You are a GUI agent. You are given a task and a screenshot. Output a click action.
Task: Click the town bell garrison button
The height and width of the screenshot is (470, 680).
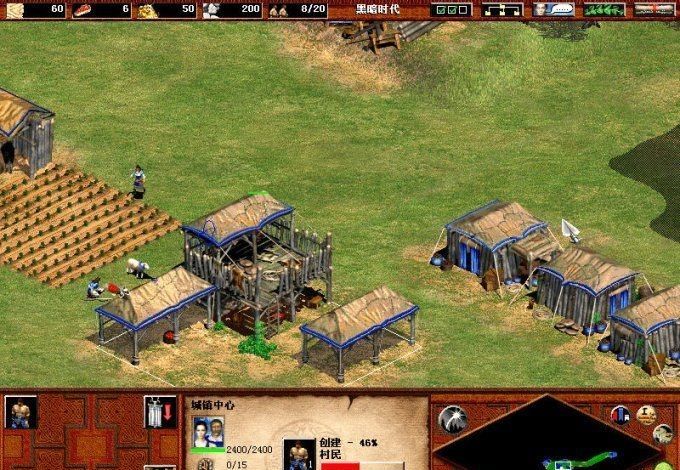click(x=153, y=411)
